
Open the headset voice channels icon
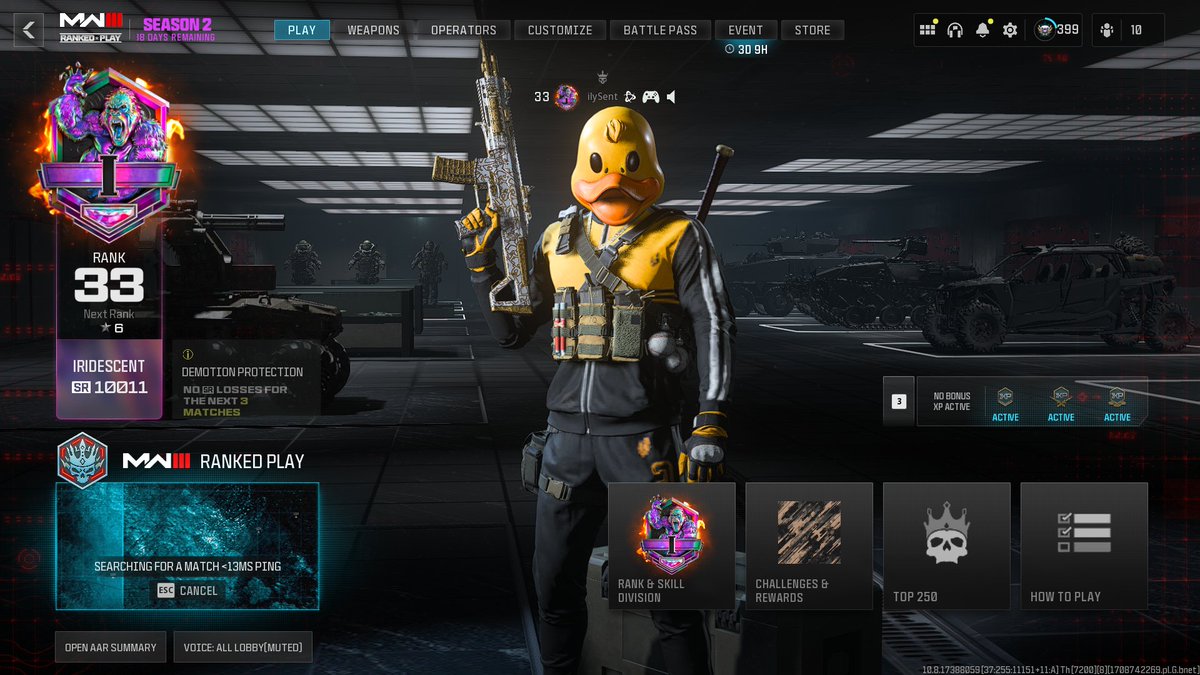[955, 30]
